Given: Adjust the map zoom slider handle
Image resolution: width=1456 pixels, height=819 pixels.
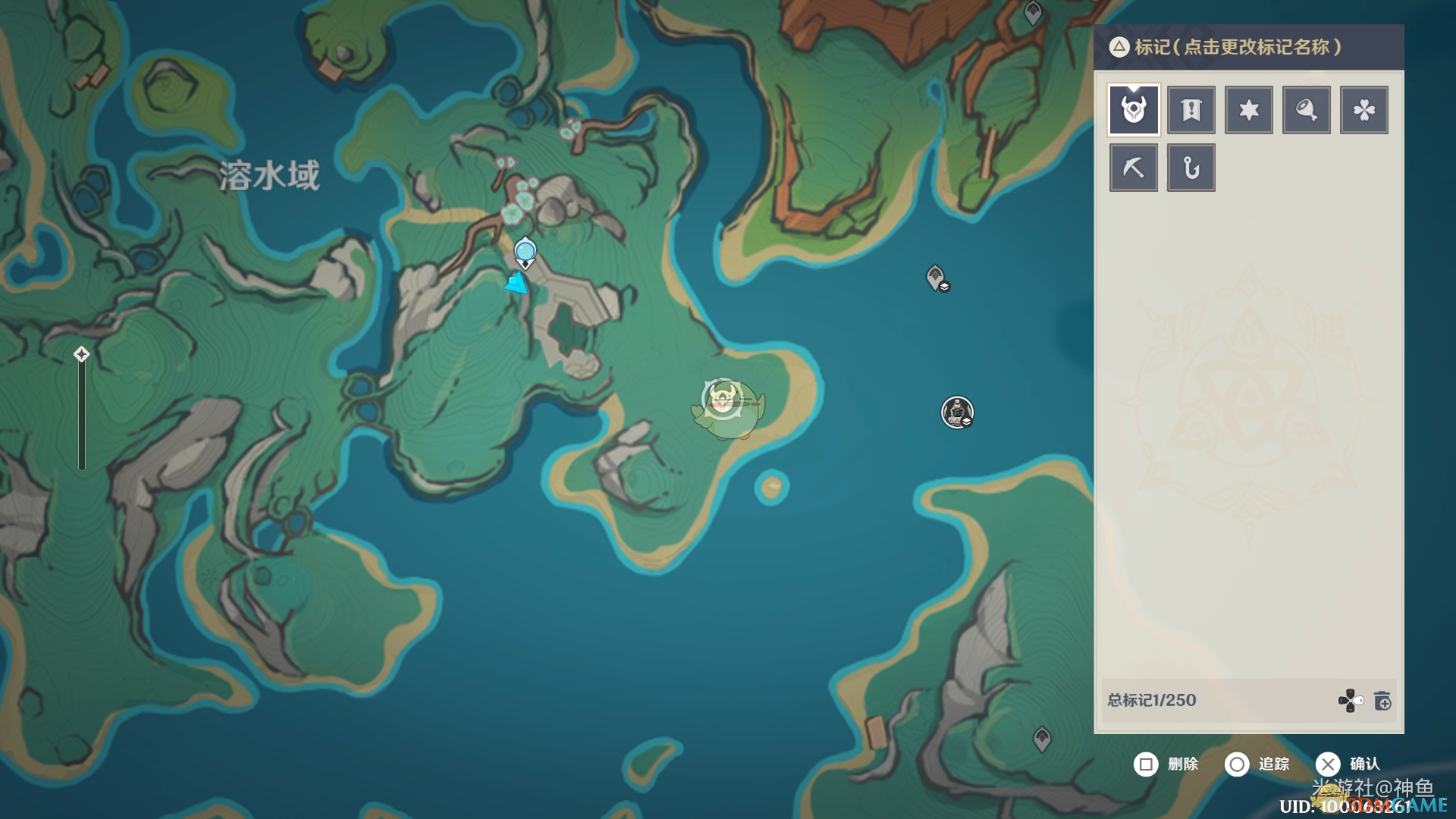Looking at the screenshot, I should click(82, 354).
